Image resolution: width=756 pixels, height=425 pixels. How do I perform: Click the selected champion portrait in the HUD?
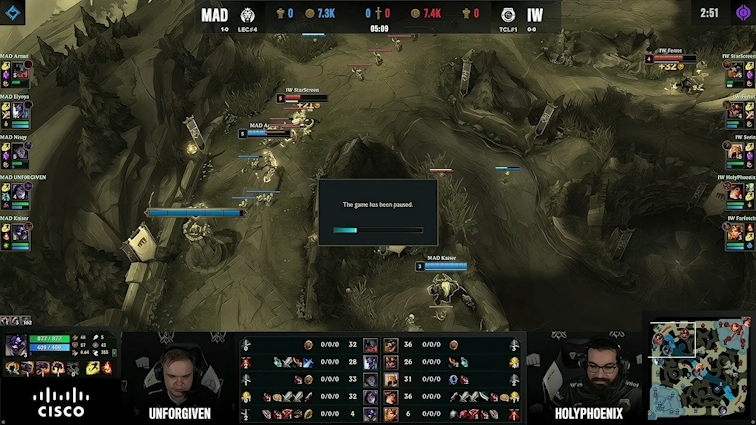pyautogui.click(x=17, y=346)
